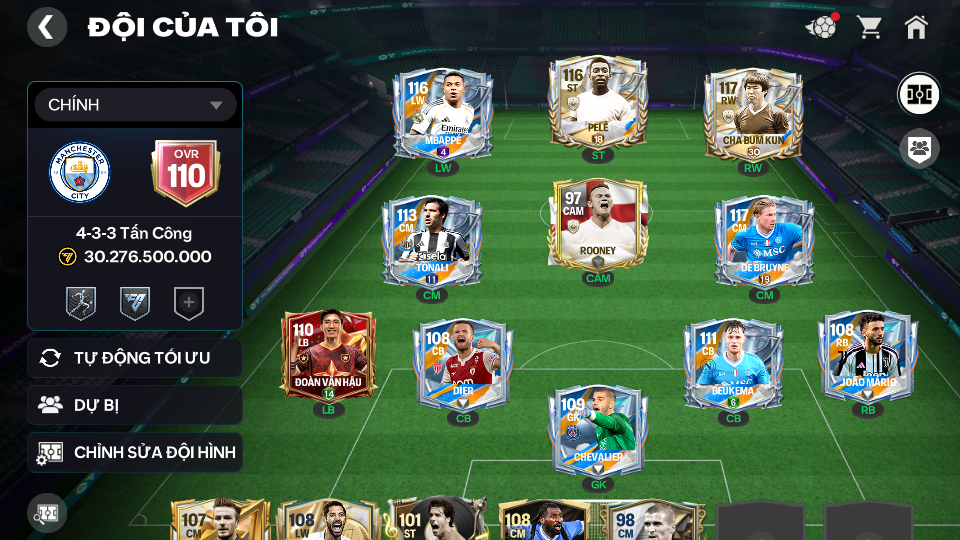Click the Manchester City club badge

coord(80,173)
